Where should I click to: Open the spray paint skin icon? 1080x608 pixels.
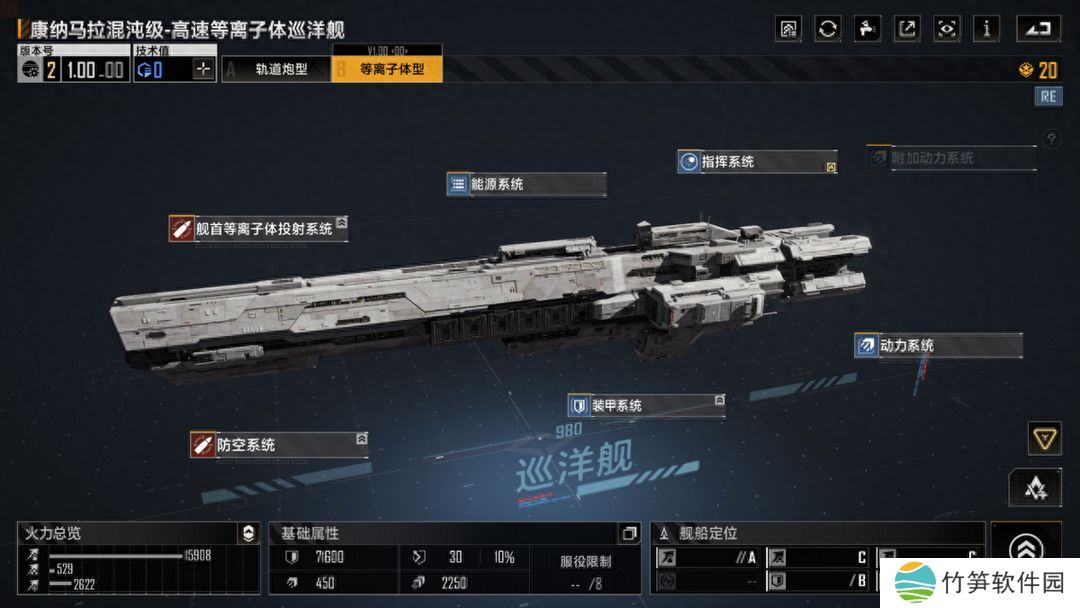tap(867, 29)
